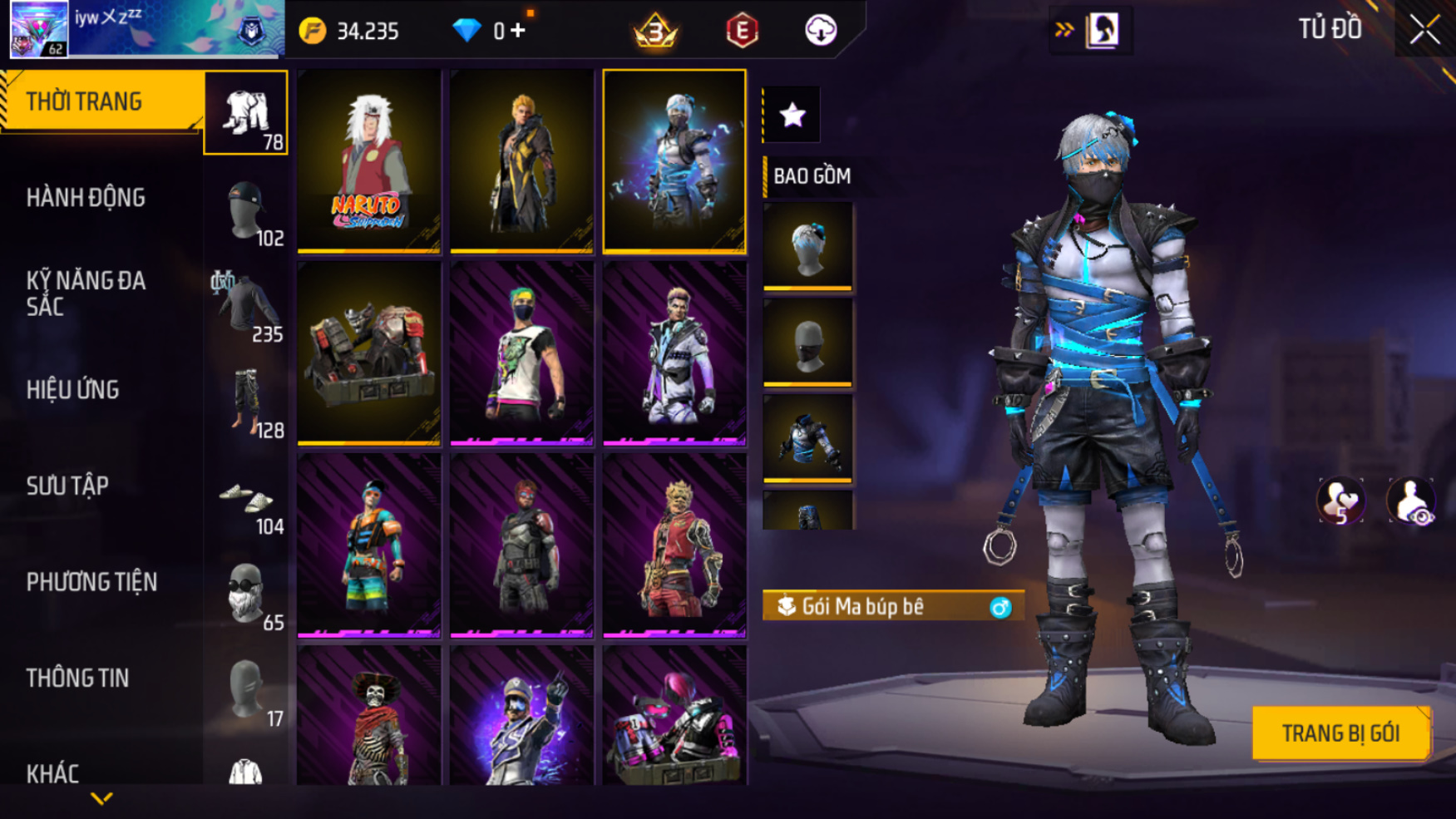Screen dimensions: 1456x819
Task: Mark bundle as favorite with star icon
Action: click(x=792, y=115)
